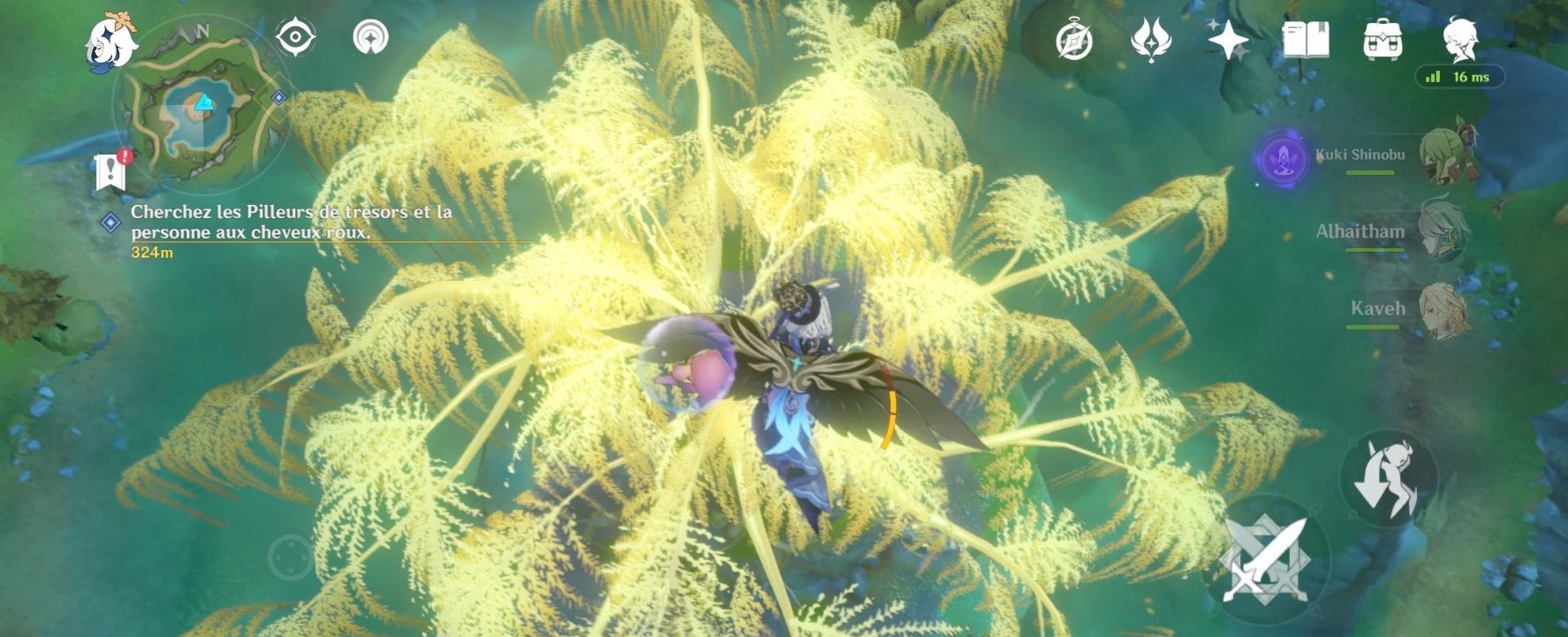Open the character profile screen
The image size is (1568, 637).
1459,37
